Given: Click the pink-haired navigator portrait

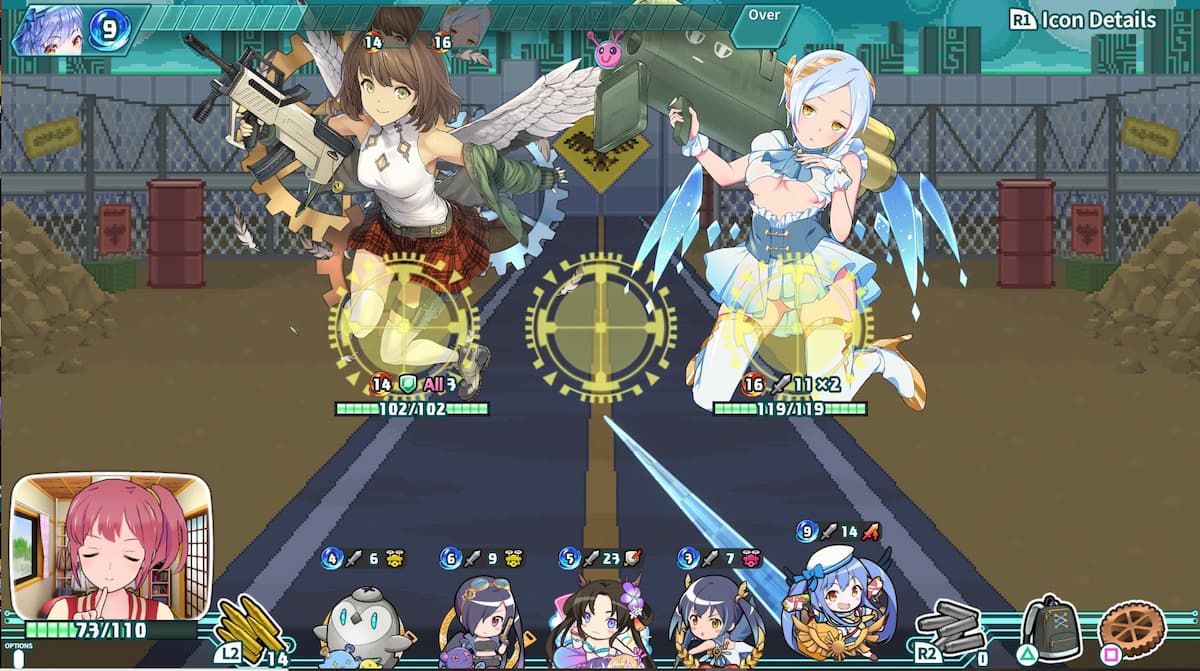Looking at the screenshot, I should (111, 545).
